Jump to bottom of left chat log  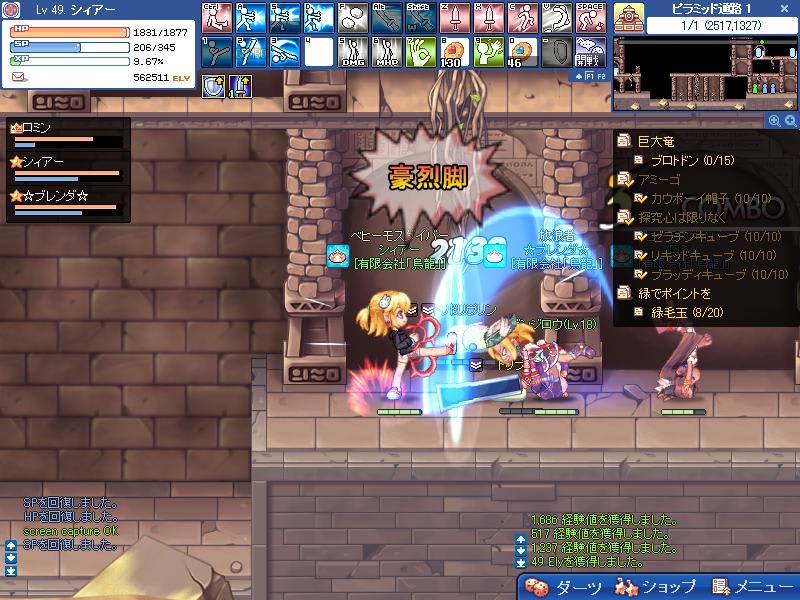pyautogui.click(x=11, y=571)
